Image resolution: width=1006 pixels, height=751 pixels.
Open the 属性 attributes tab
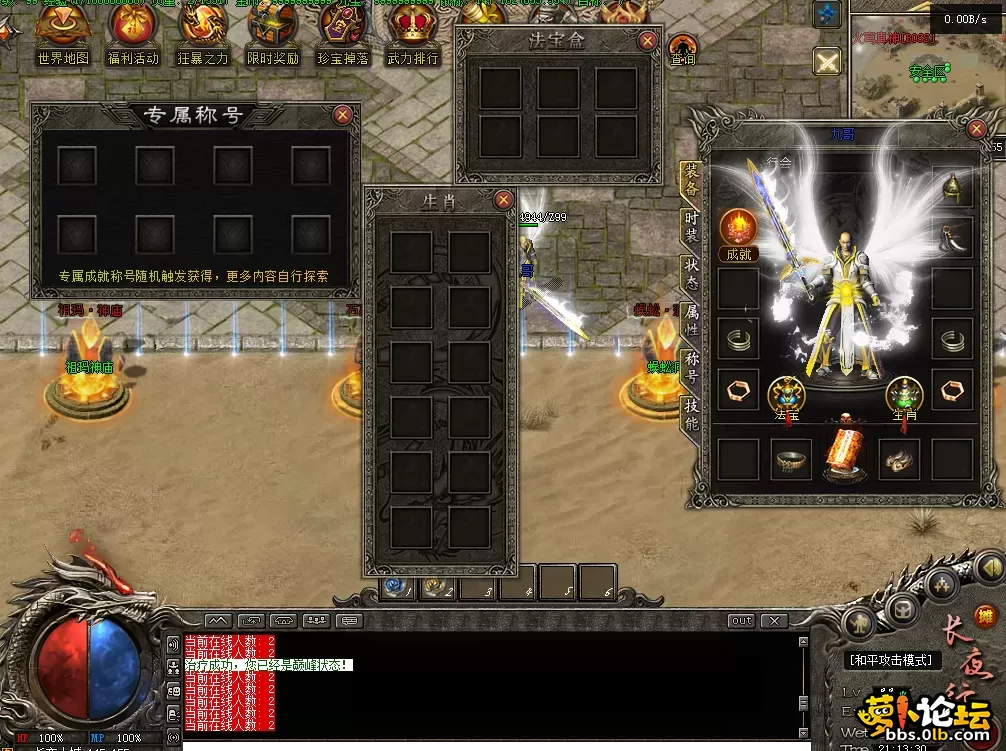(x=691, y=322)
